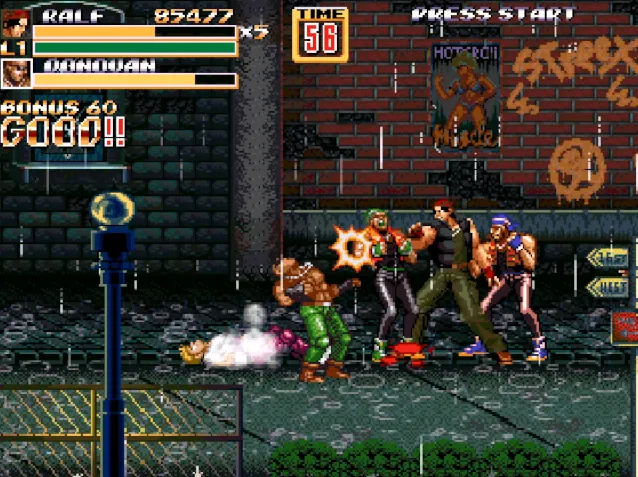Select the Donovan enemy portrait

(15, 73)
